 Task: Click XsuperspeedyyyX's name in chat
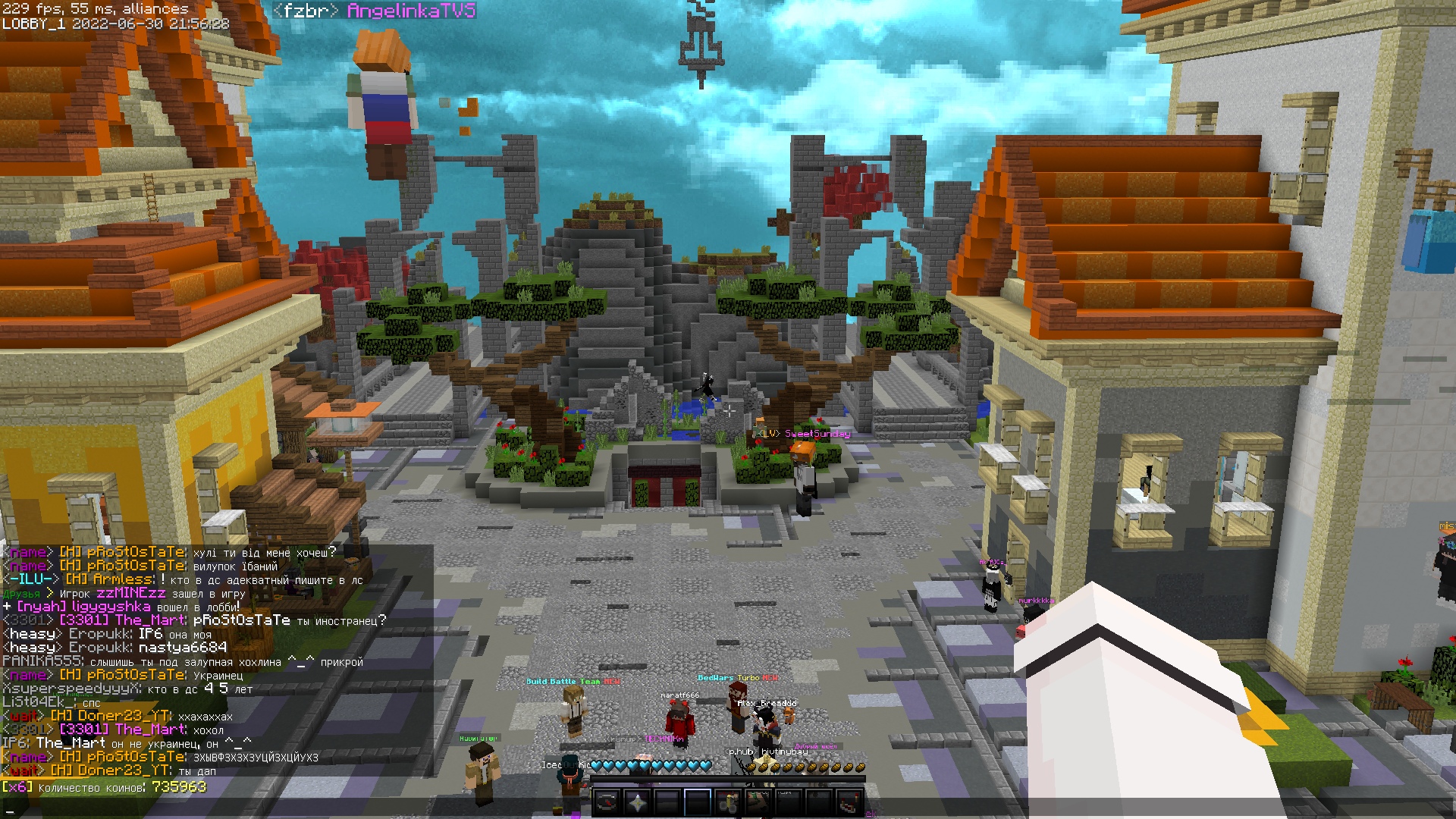[x=71, y=689]
